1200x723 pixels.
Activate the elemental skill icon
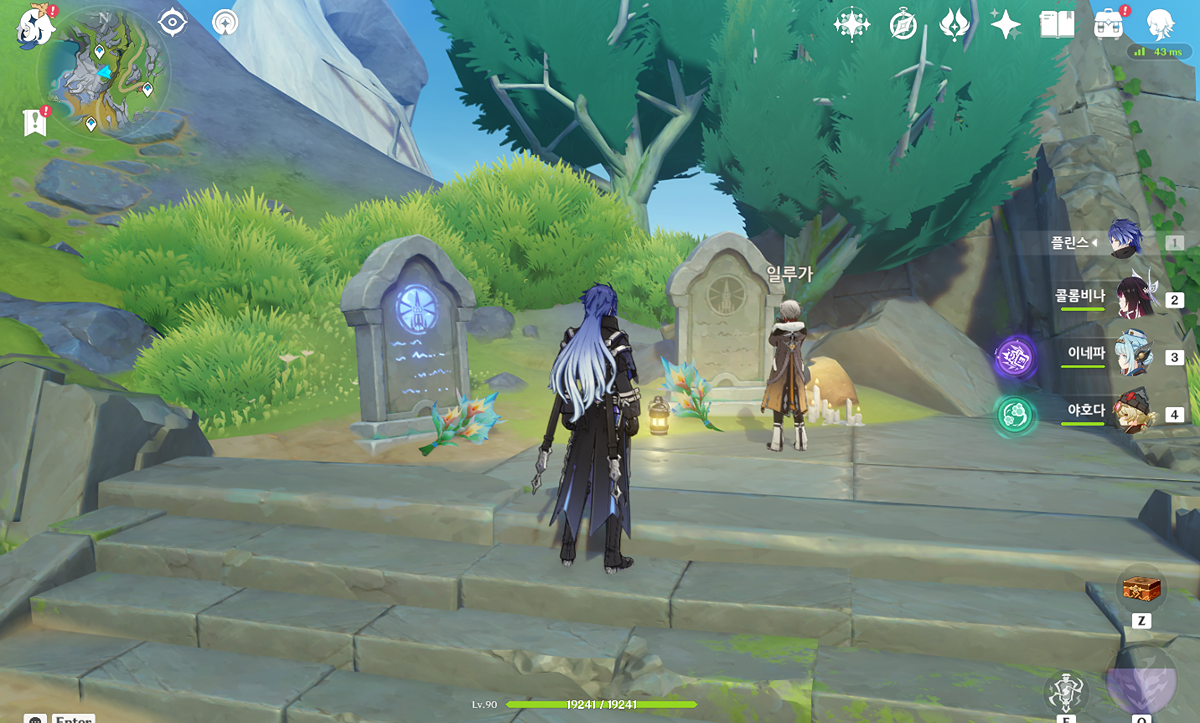[x=1066, y=692]
